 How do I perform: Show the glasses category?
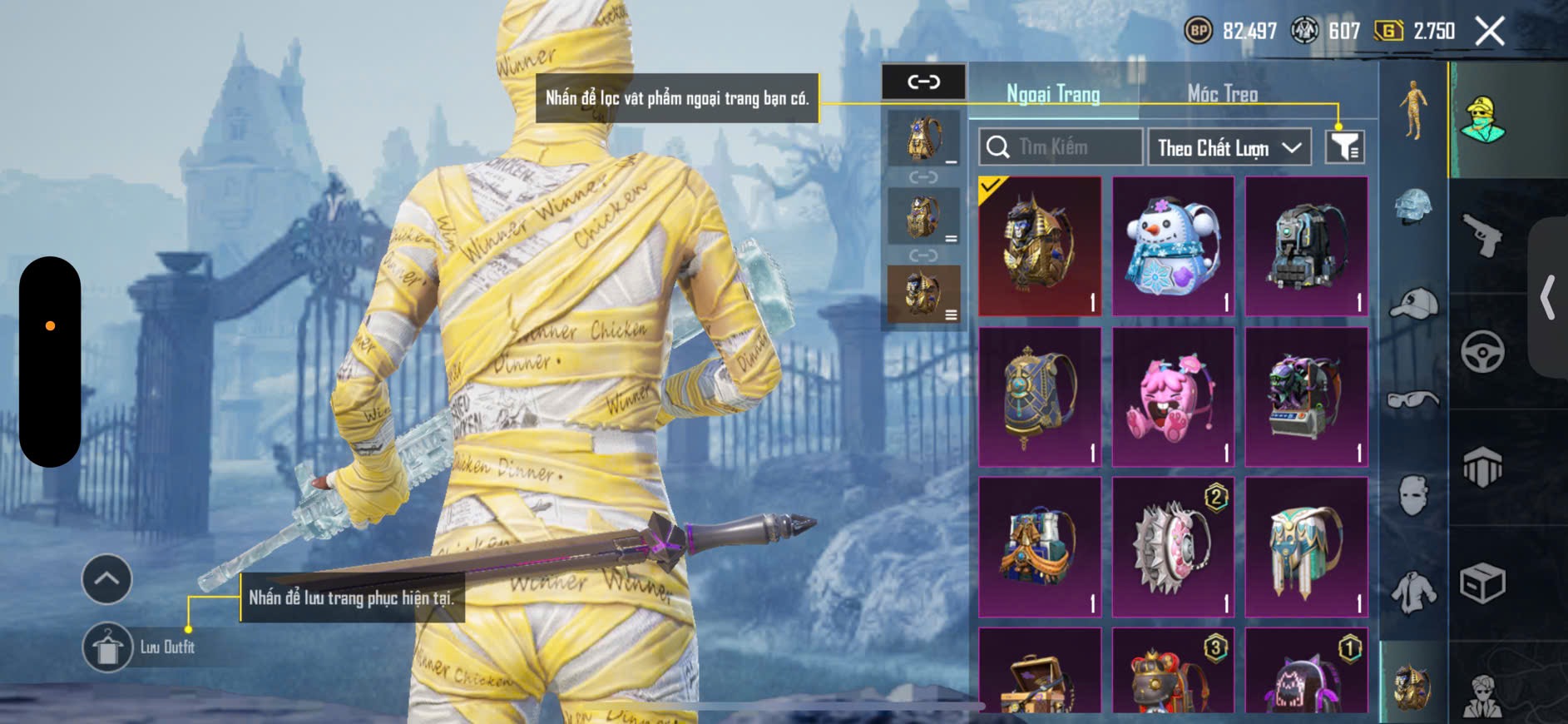coord(1413,400)
